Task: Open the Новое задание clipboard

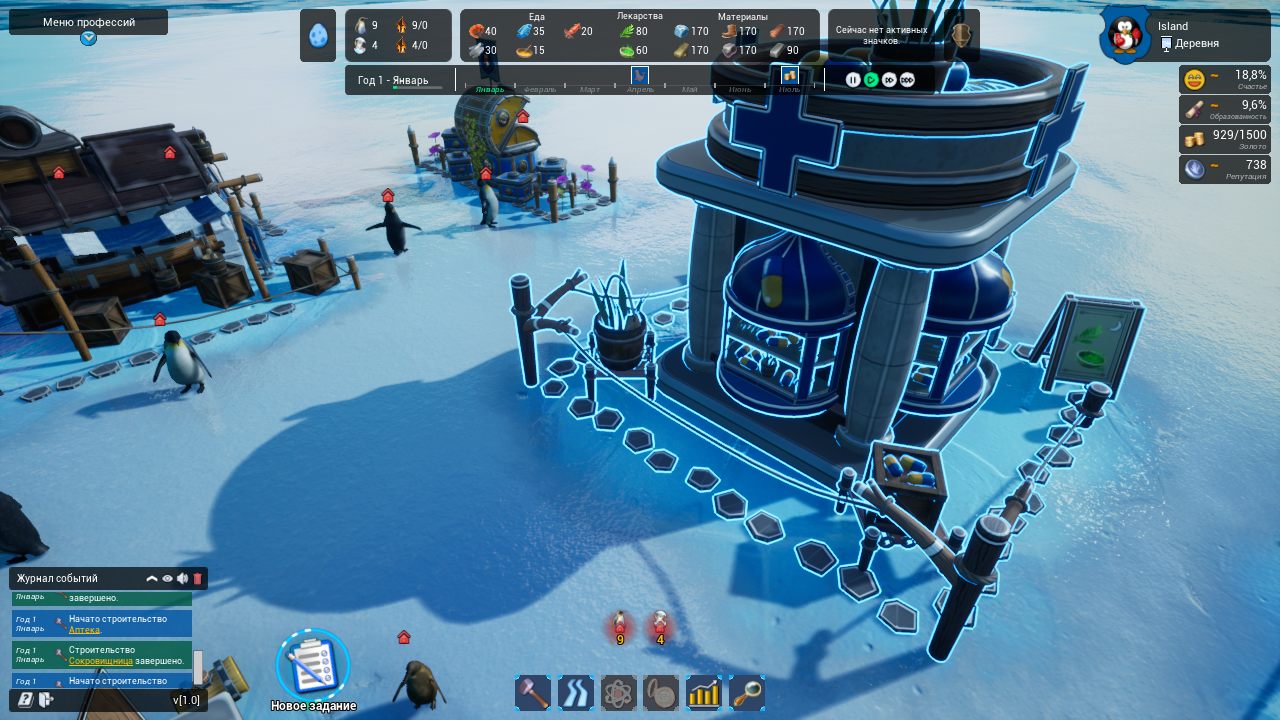Action: click(x=313, y=664)
